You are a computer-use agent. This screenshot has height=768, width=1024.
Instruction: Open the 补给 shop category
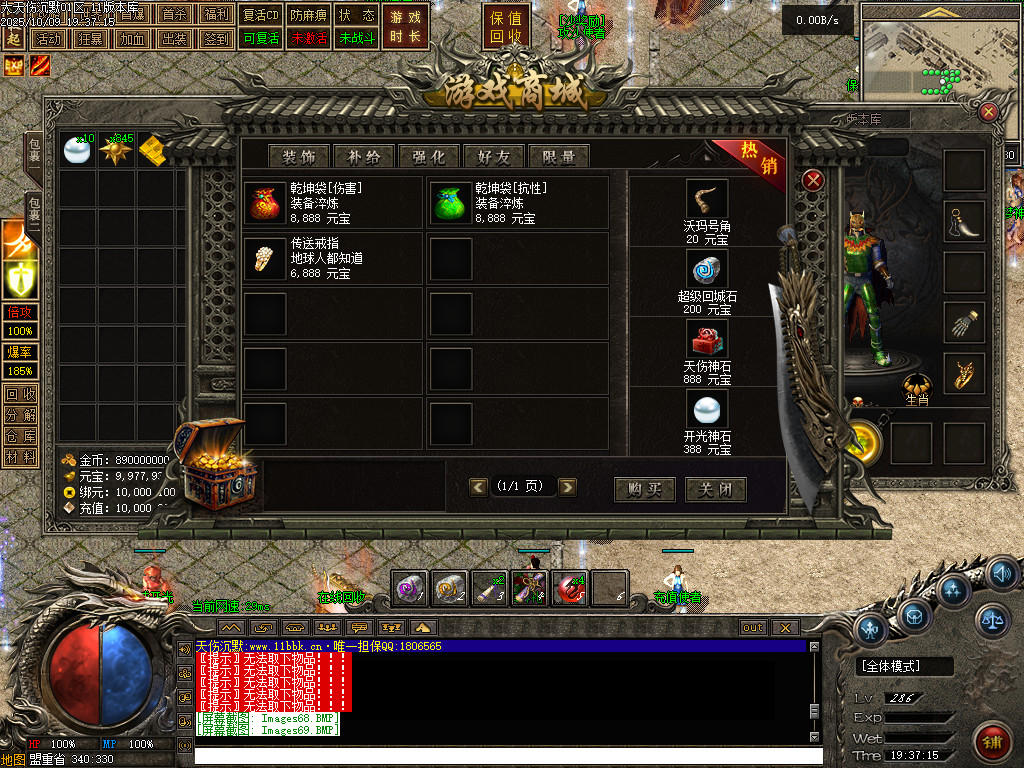(x=364, y=156)
